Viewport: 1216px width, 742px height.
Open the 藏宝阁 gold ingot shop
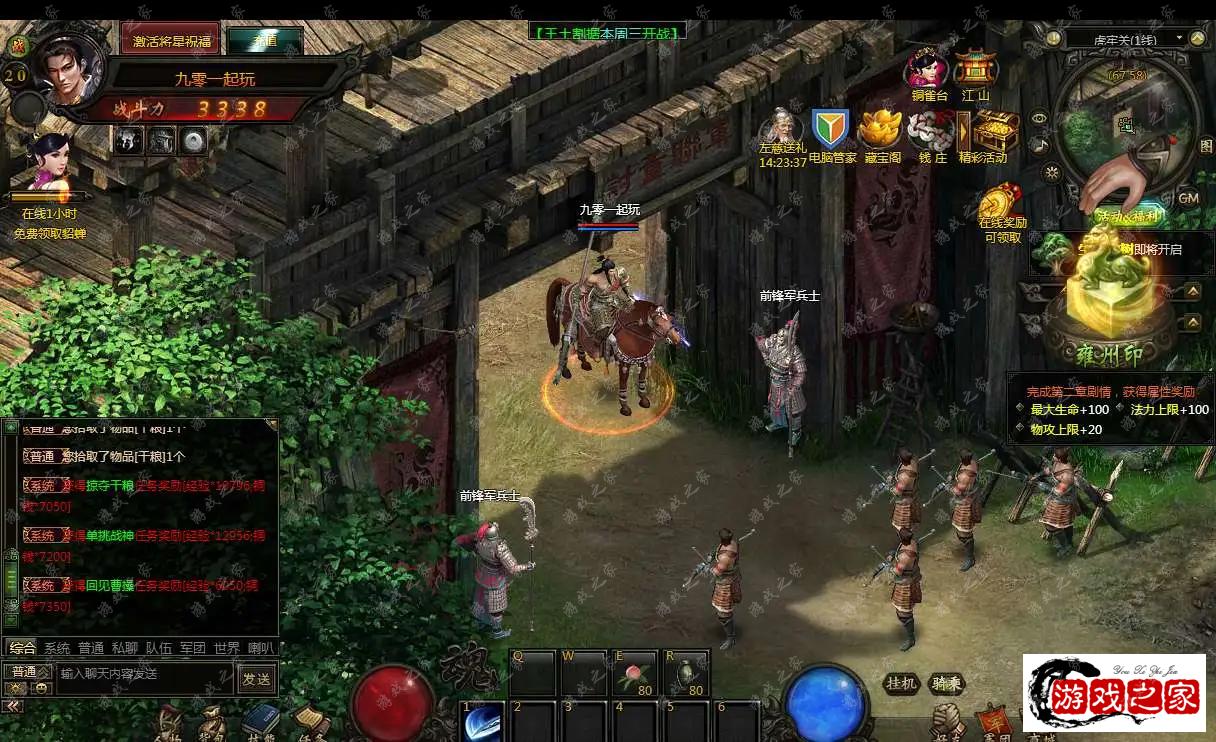[882, 130]
